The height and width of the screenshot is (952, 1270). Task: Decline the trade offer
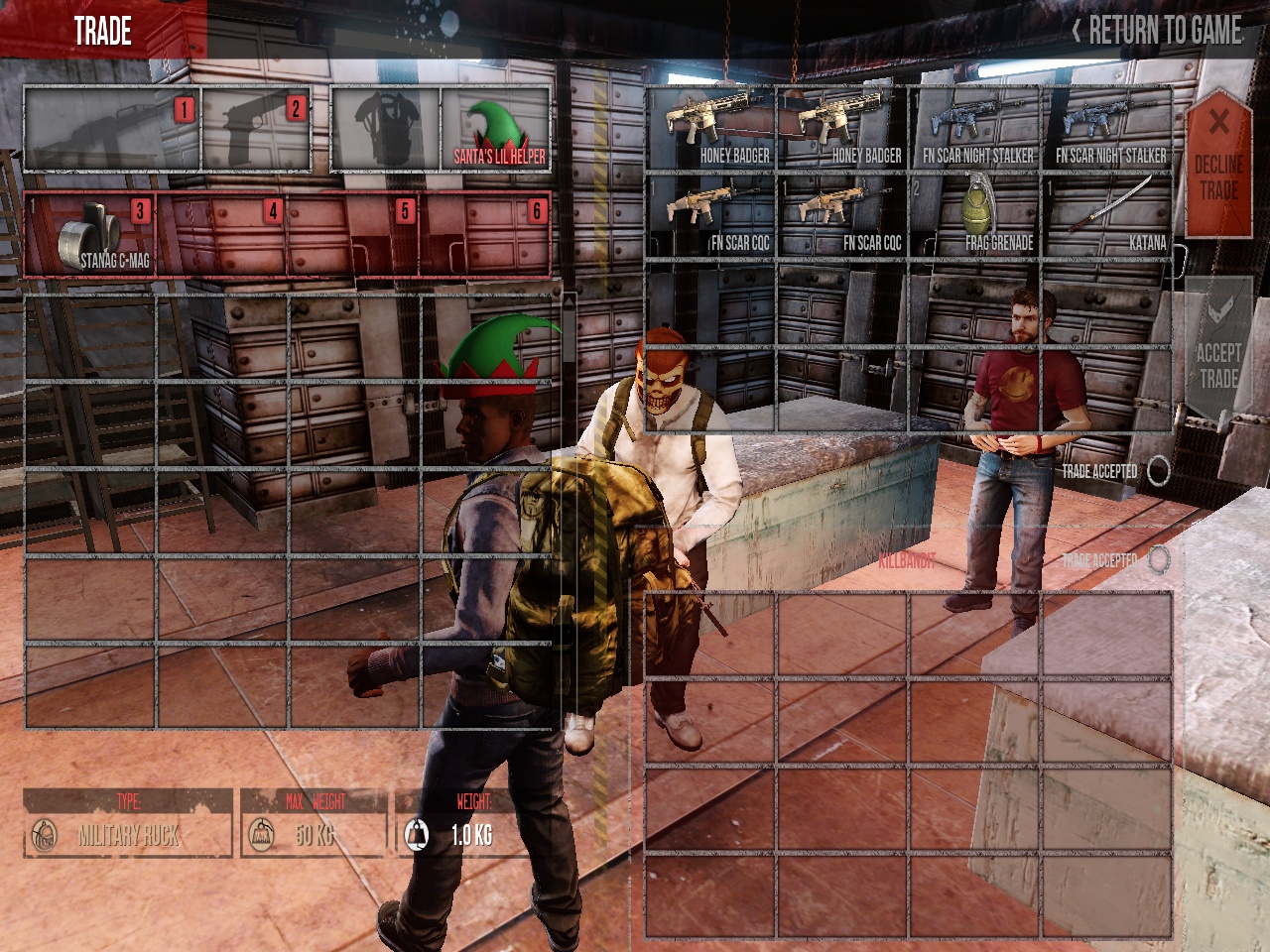click(1218, 164)
